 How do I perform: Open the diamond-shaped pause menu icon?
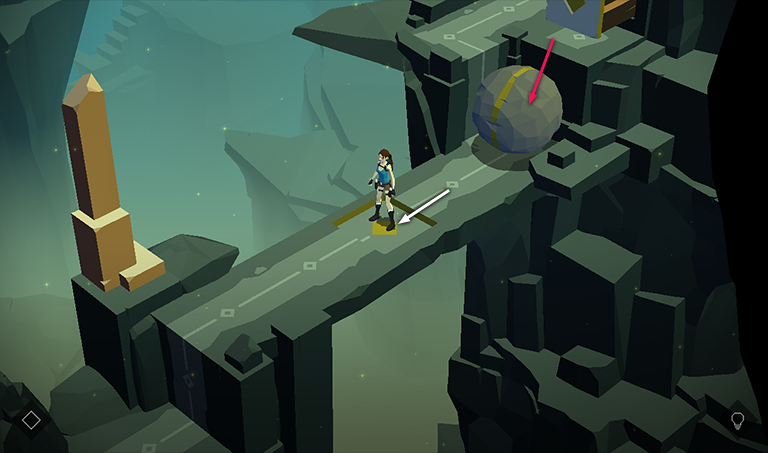[31, 420]
